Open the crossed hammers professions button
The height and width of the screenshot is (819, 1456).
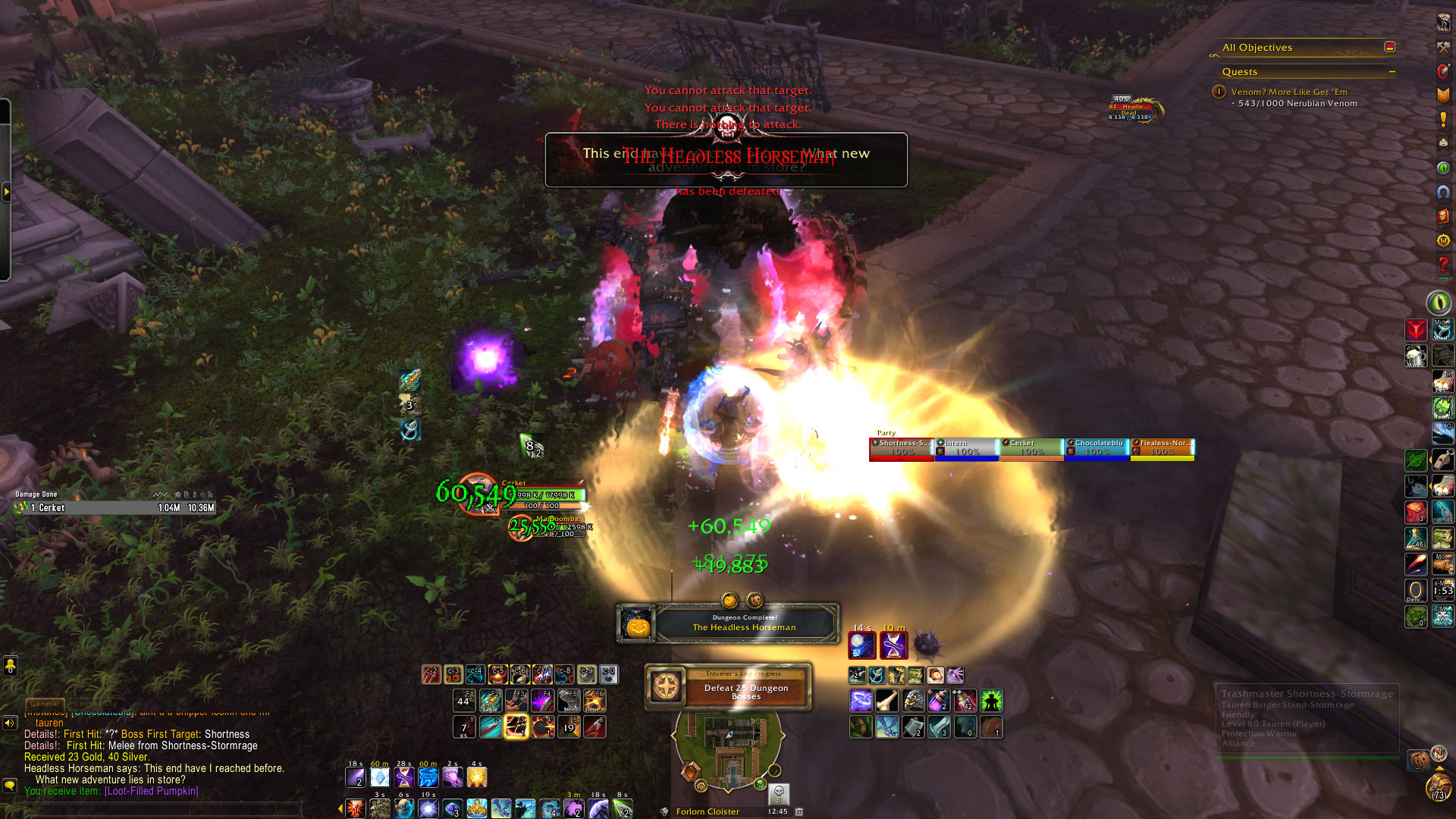tap(1443, 48)
